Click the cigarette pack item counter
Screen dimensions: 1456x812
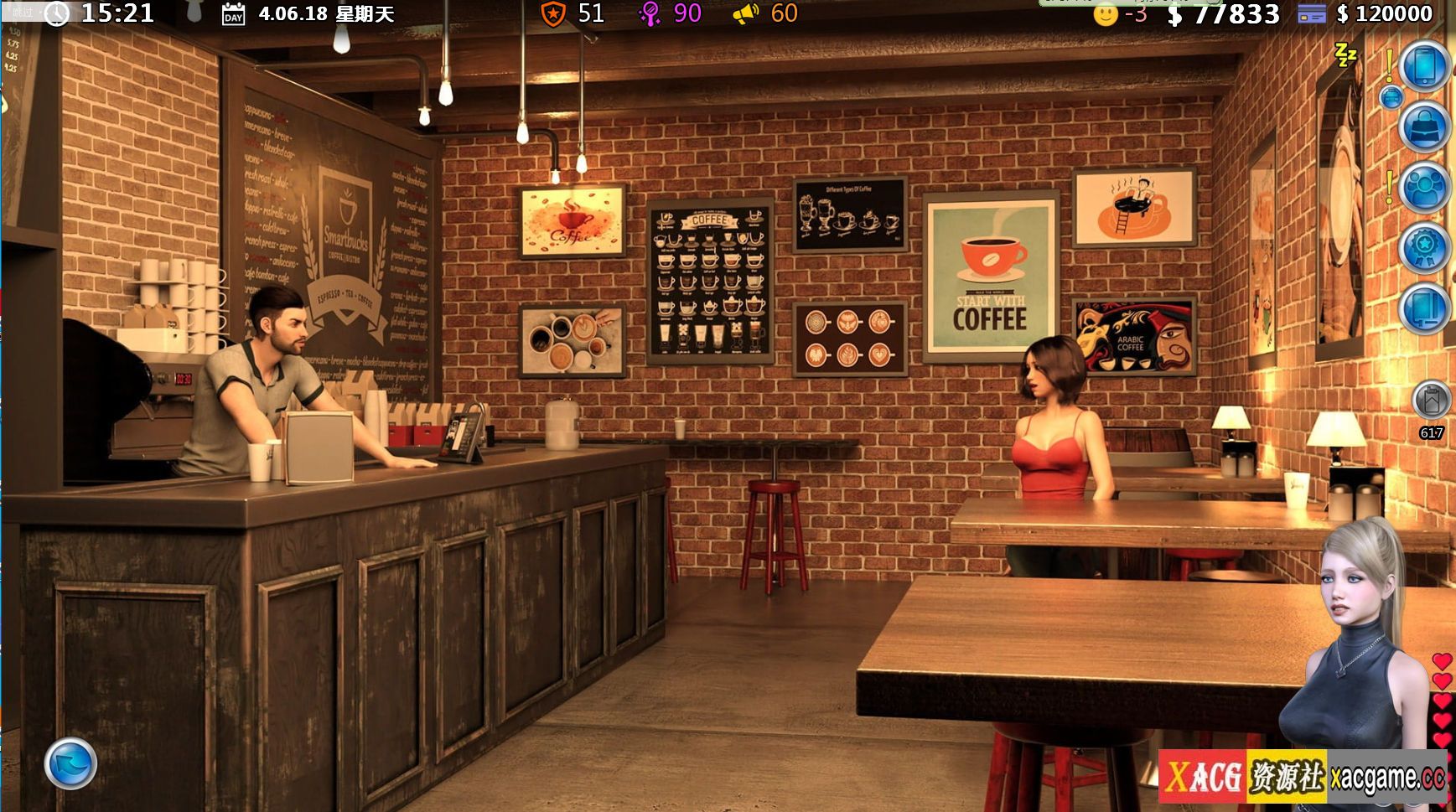1431,401
